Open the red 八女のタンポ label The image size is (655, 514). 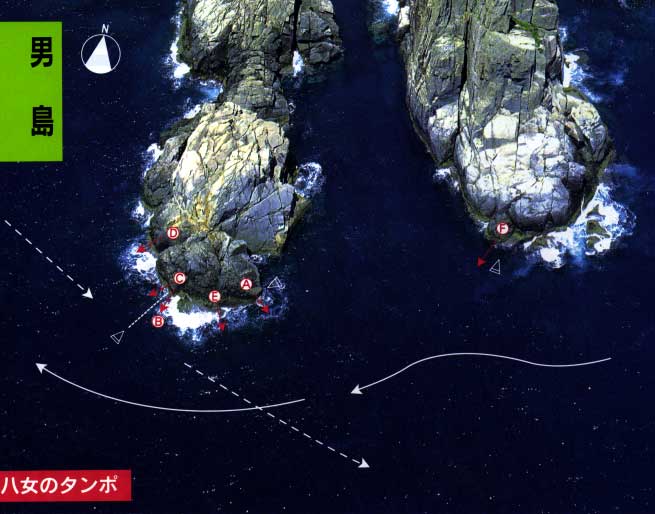(65, 487)
